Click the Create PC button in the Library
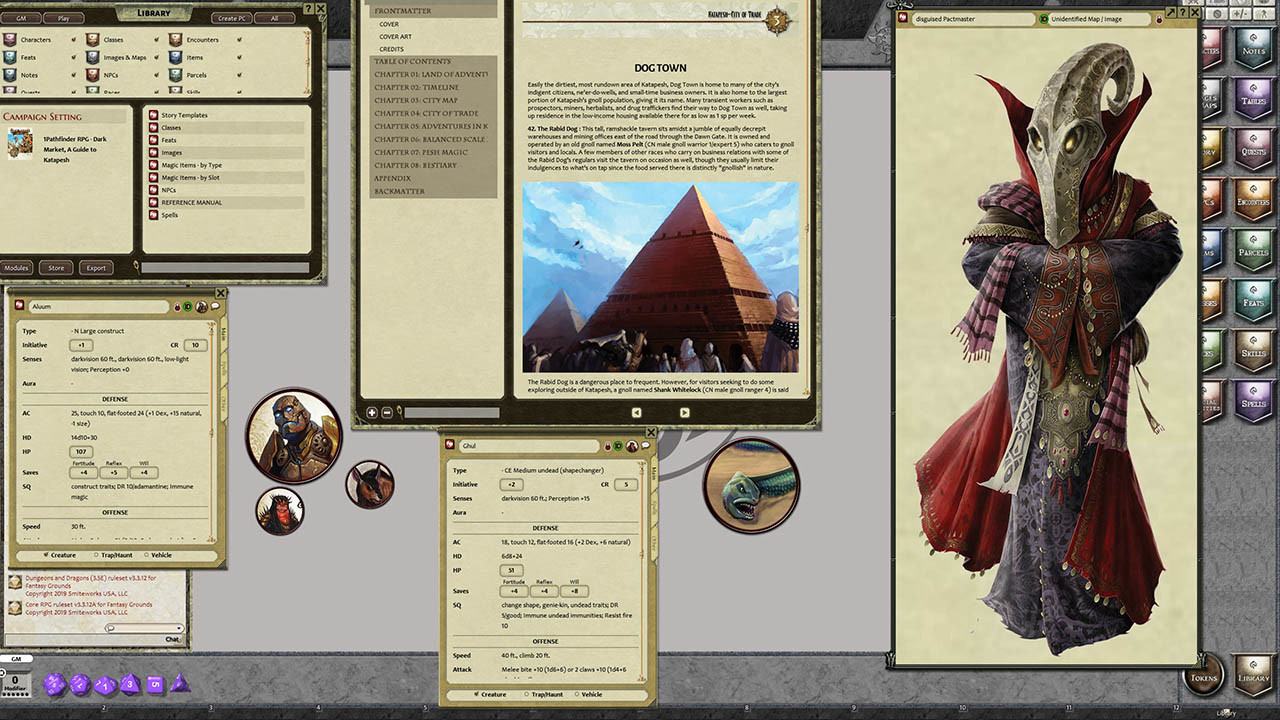This screenshot has height=720, width=1280. click(230, 18)
